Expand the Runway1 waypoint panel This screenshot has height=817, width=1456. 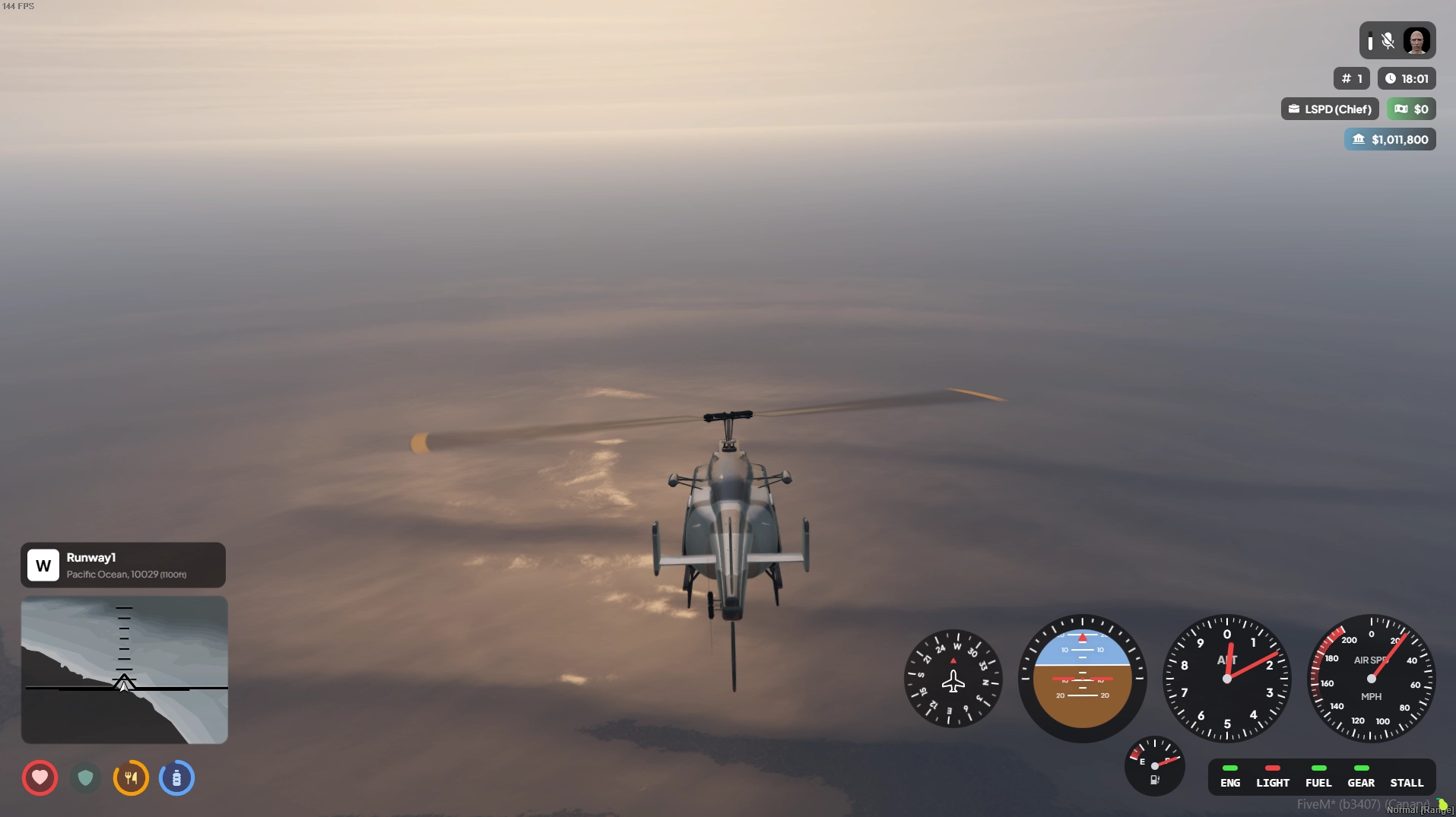(x=123, y=565)
